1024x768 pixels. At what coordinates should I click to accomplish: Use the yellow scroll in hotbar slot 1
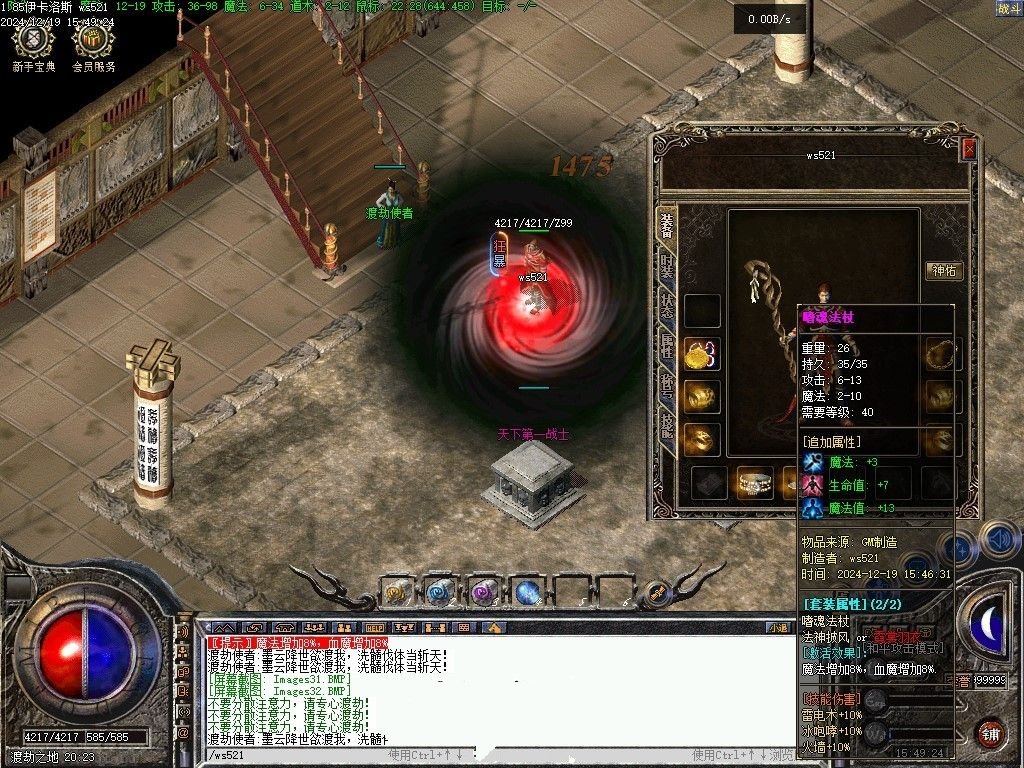(x=397, y=592)
